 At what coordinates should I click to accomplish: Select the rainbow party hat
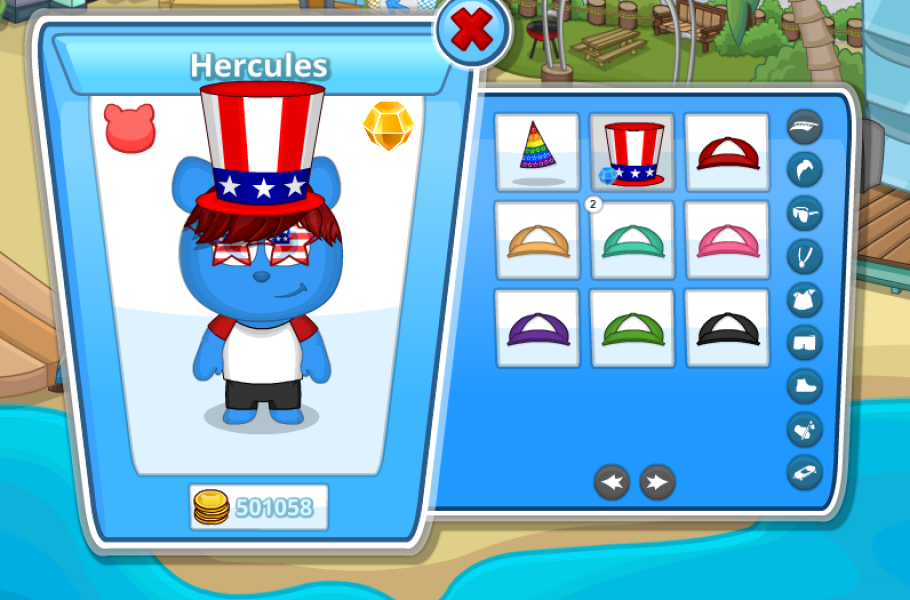[x=537, y=151]
